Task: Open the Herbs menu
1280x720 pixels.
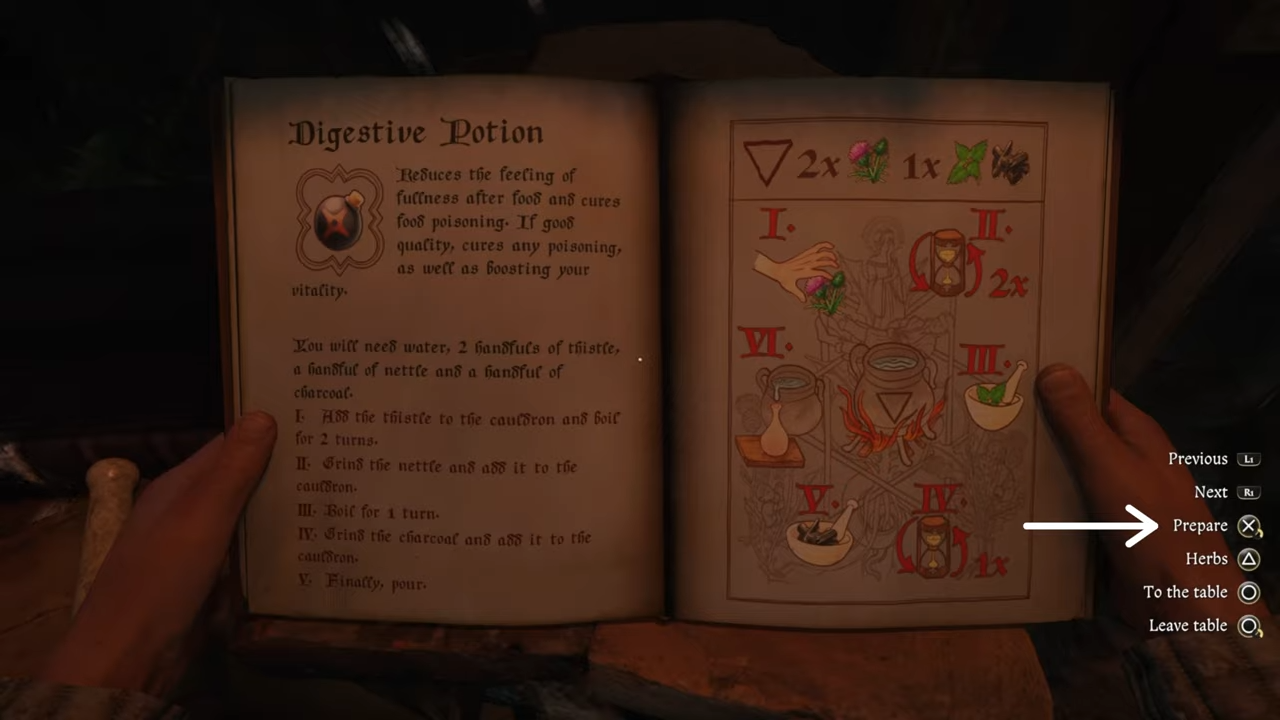Action: (x=1206, y=558)
